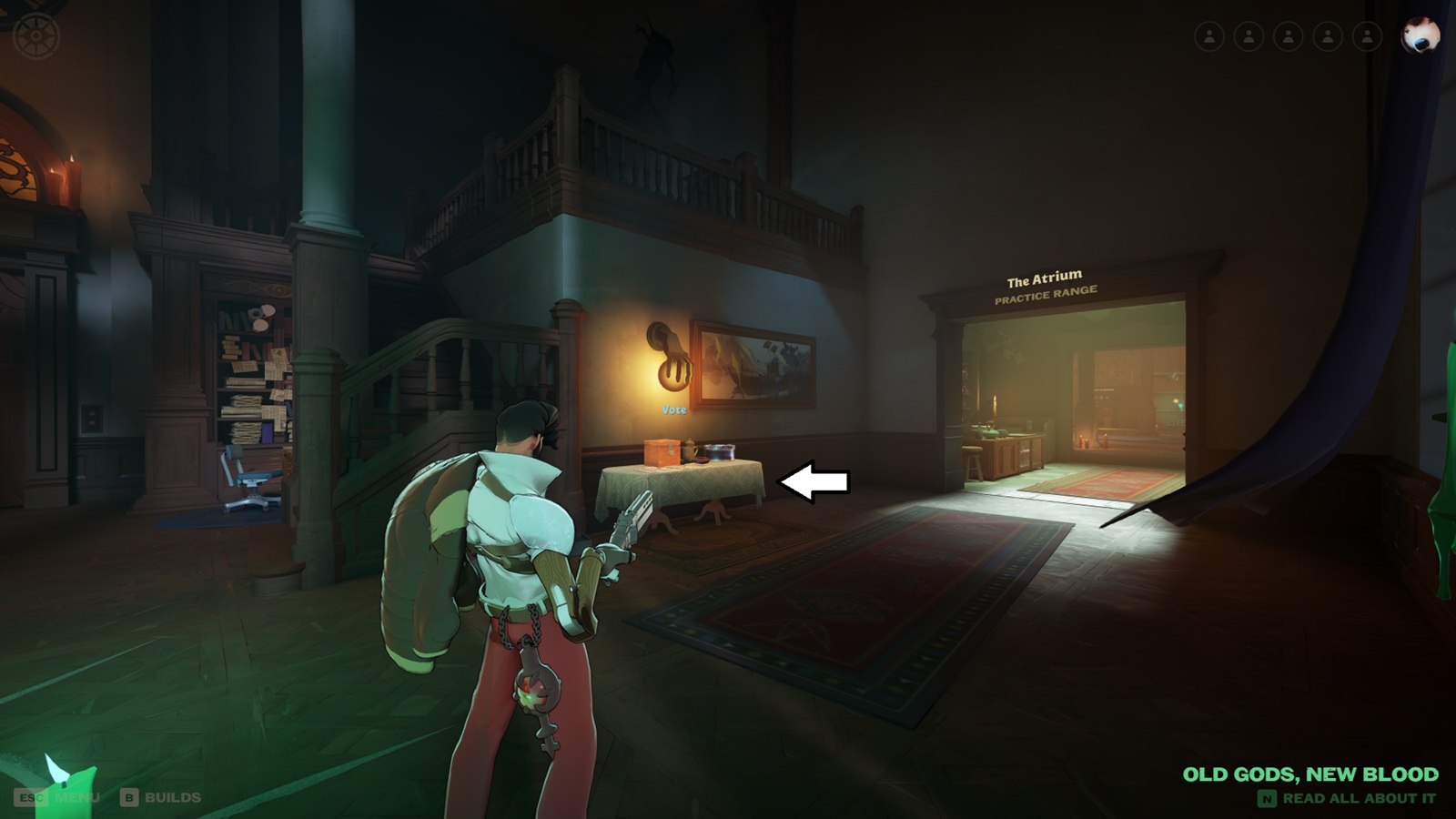
Task: Click the wheel emblem icon
Action: point(36,37)
